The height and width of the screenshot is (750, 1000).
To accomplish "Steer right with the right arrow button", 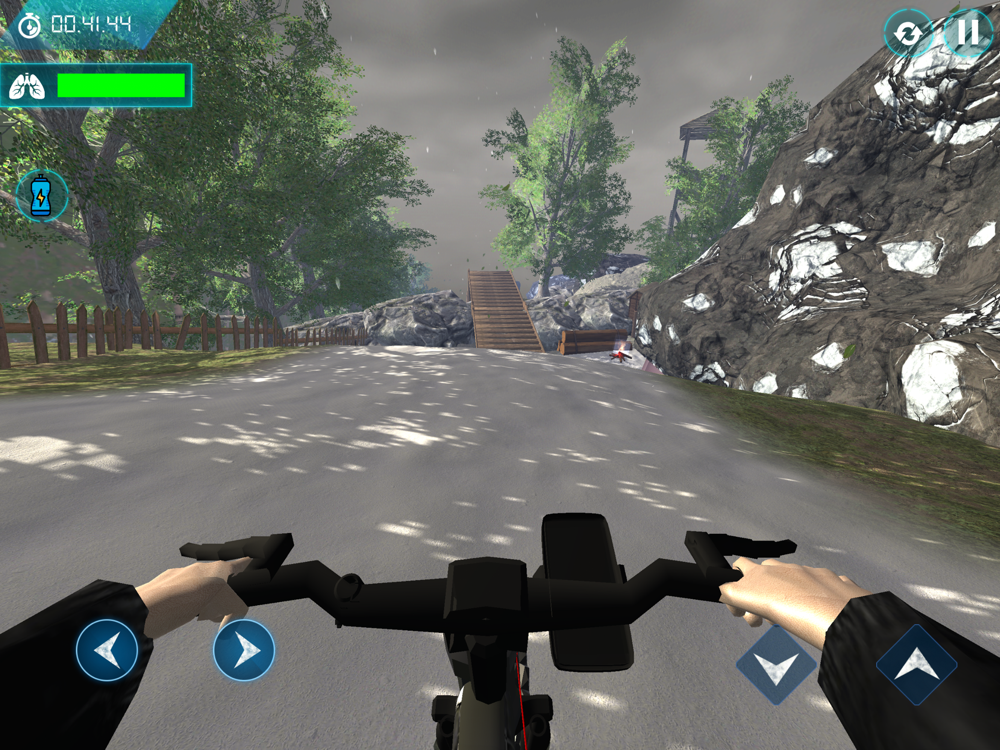I will (x=244, y=651).
